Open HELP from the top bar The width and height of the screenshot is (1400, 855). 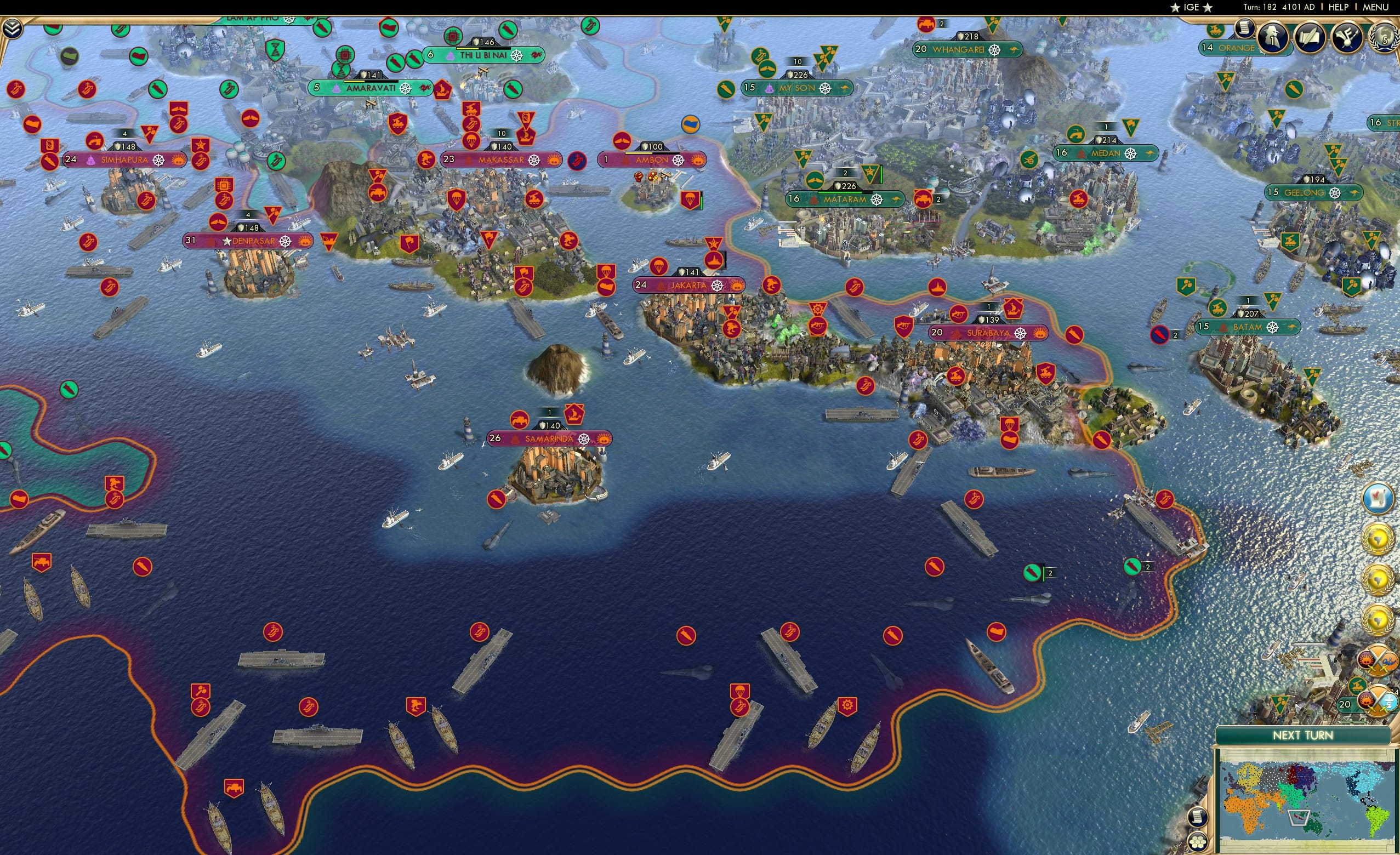click(x=1339, y=7)
